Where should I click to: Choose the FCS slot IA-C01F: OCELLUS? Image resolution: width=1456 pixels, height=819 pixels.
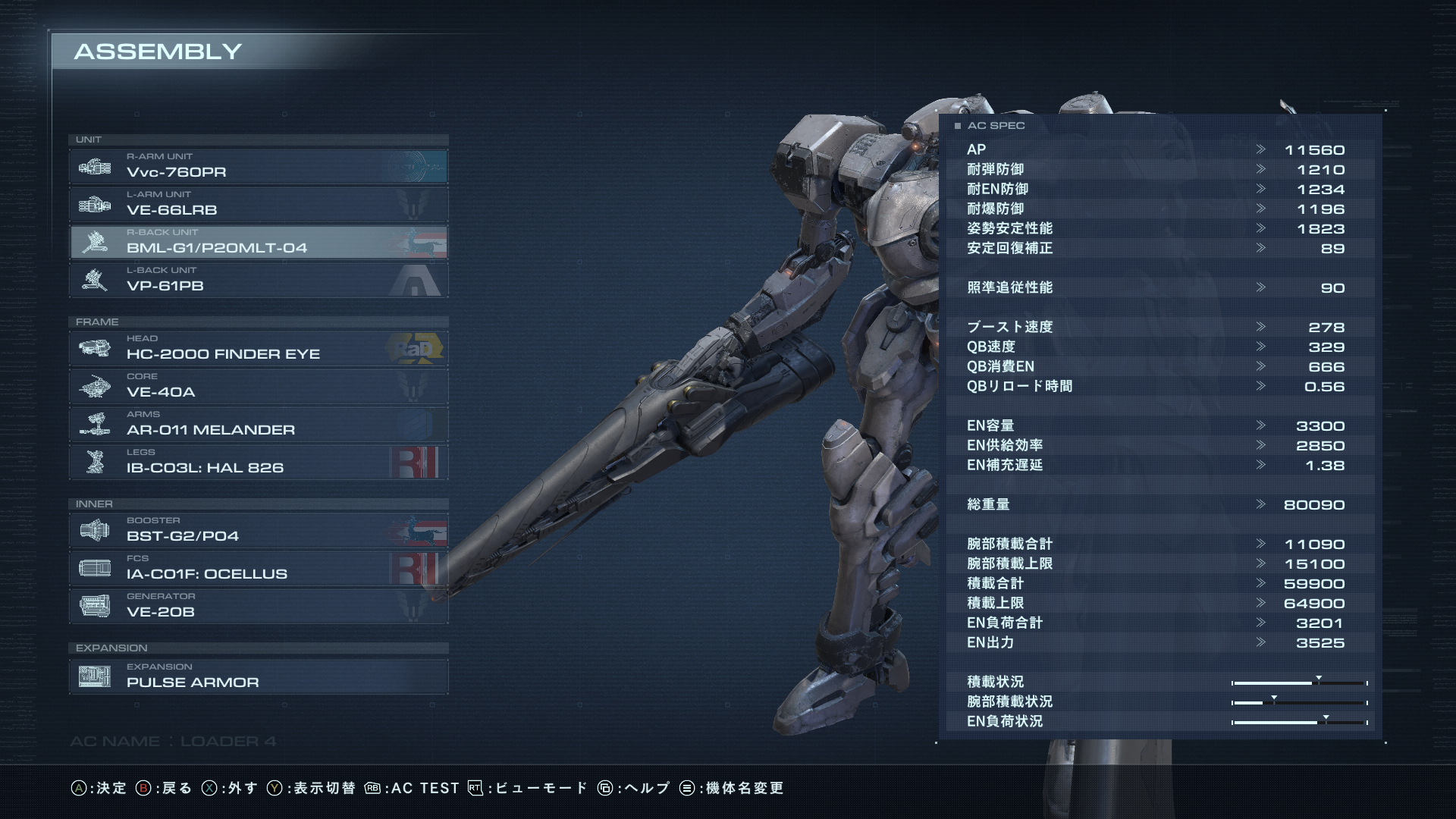pos(258,568)
